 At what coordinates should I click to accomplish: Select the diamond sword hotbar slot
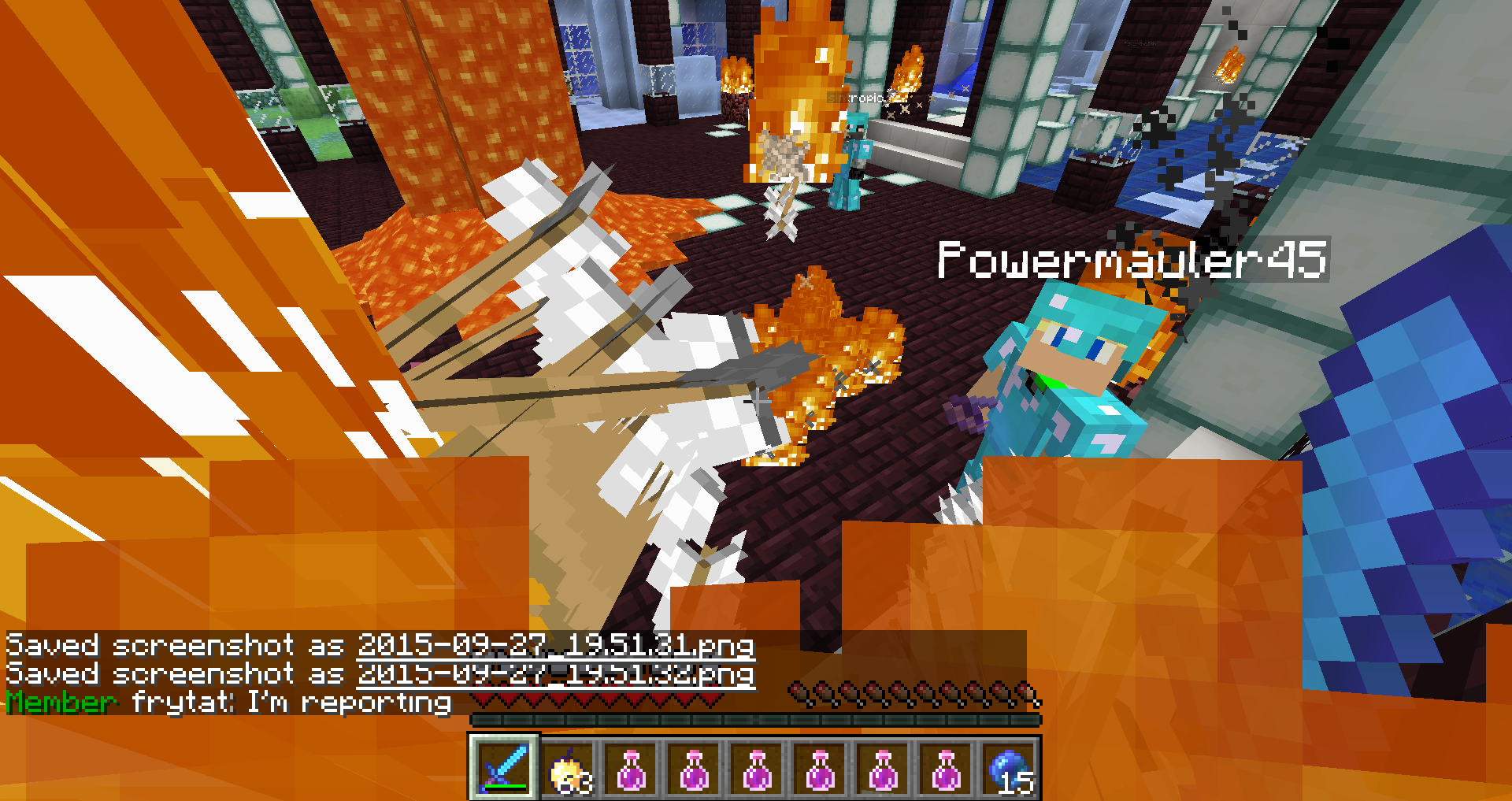coord(504,767)
